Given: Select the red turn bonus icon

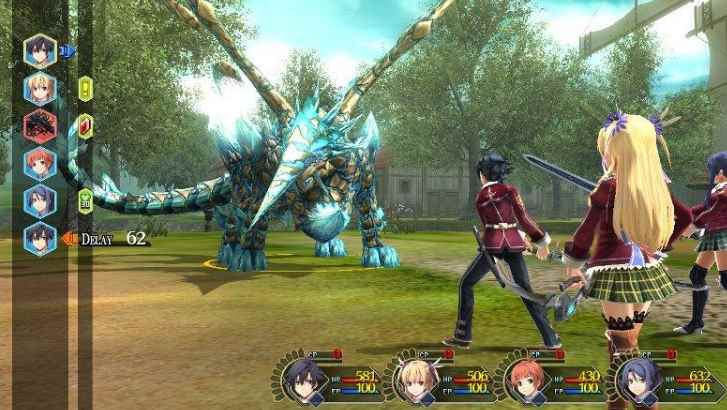Looking at the screenshot, I should pyautogui.click(x=85, y=127).
